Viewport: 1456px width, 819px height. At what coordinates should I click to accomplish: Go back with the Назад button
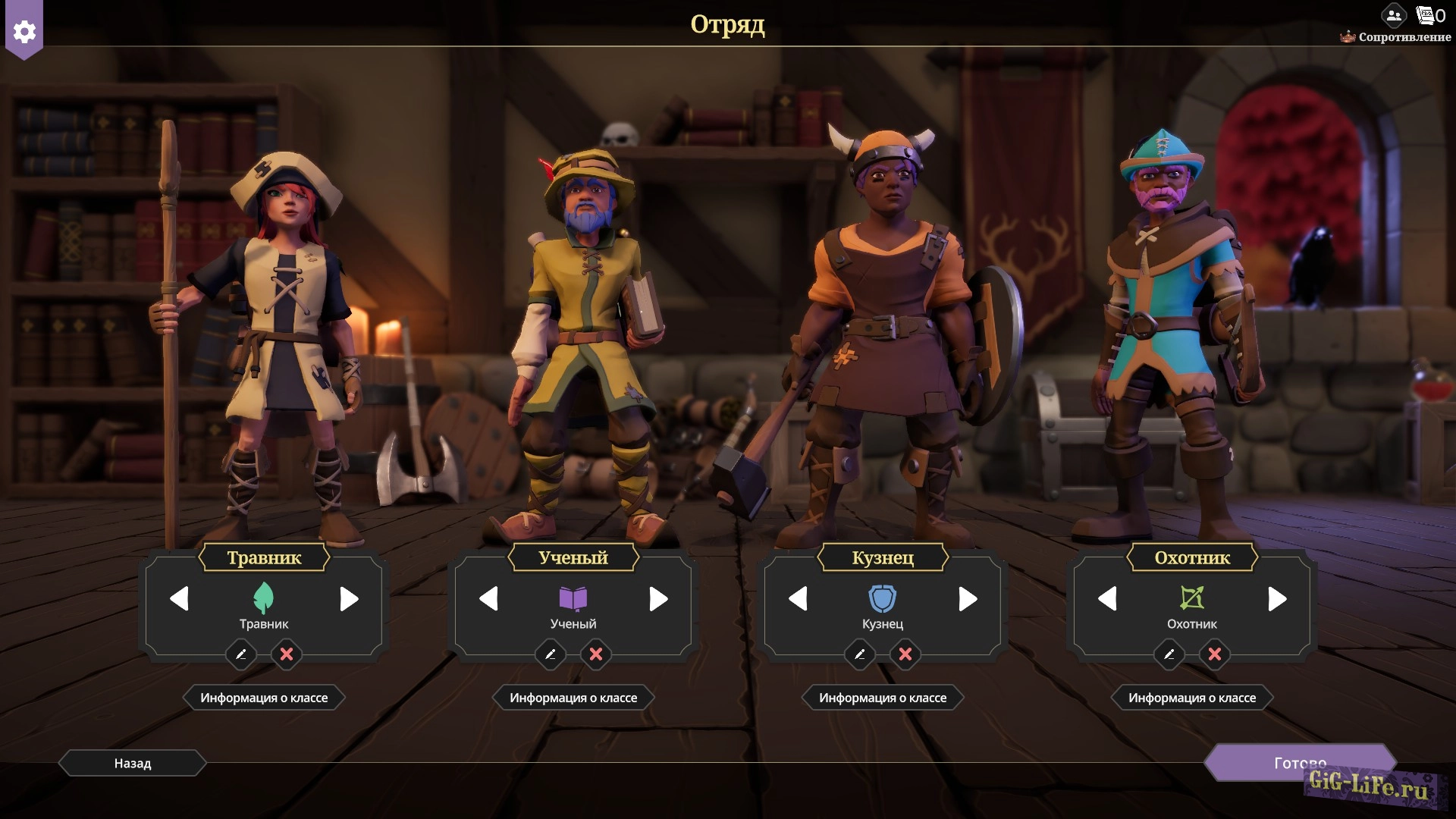click(x=133, y=763)
